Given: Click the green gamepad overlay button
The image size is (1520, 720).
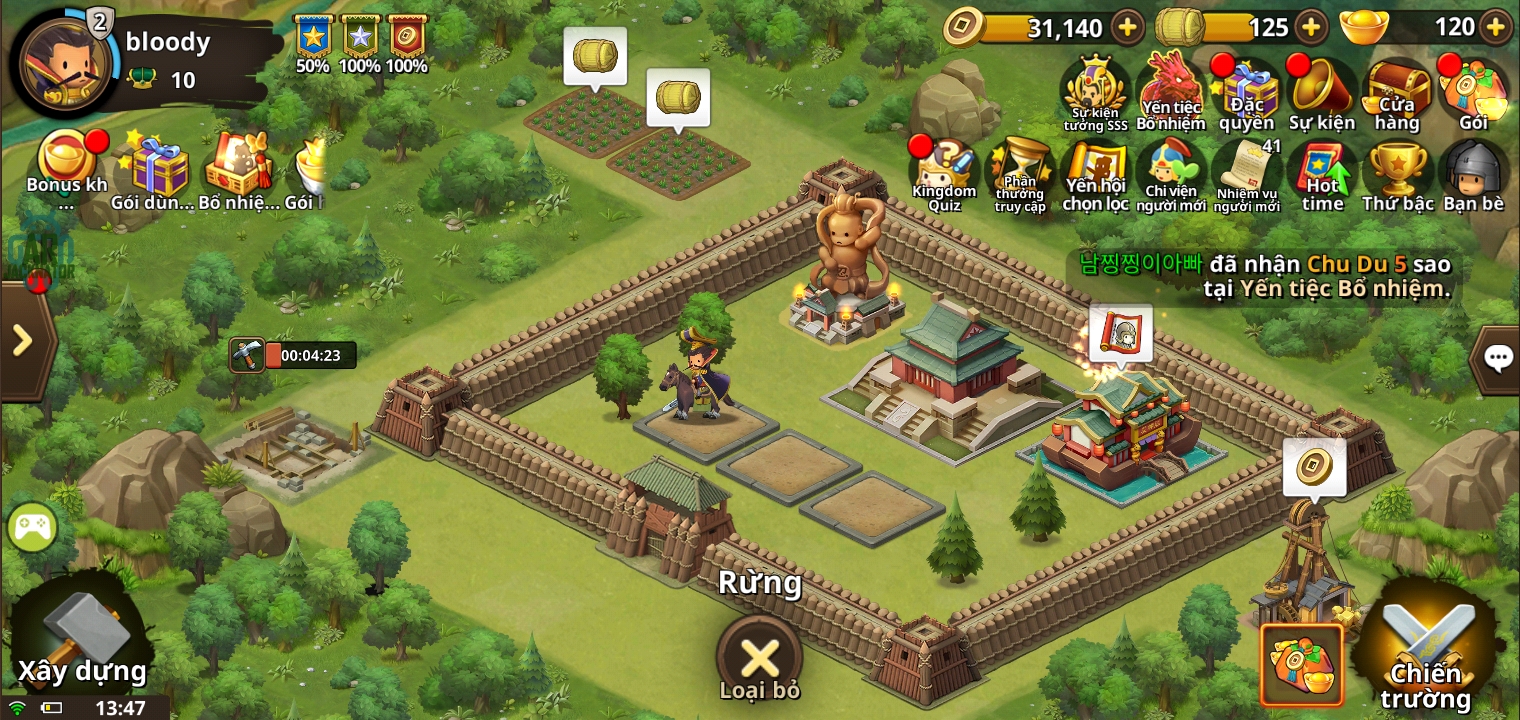Looking at the screenshot, I should tap(31, 526).
